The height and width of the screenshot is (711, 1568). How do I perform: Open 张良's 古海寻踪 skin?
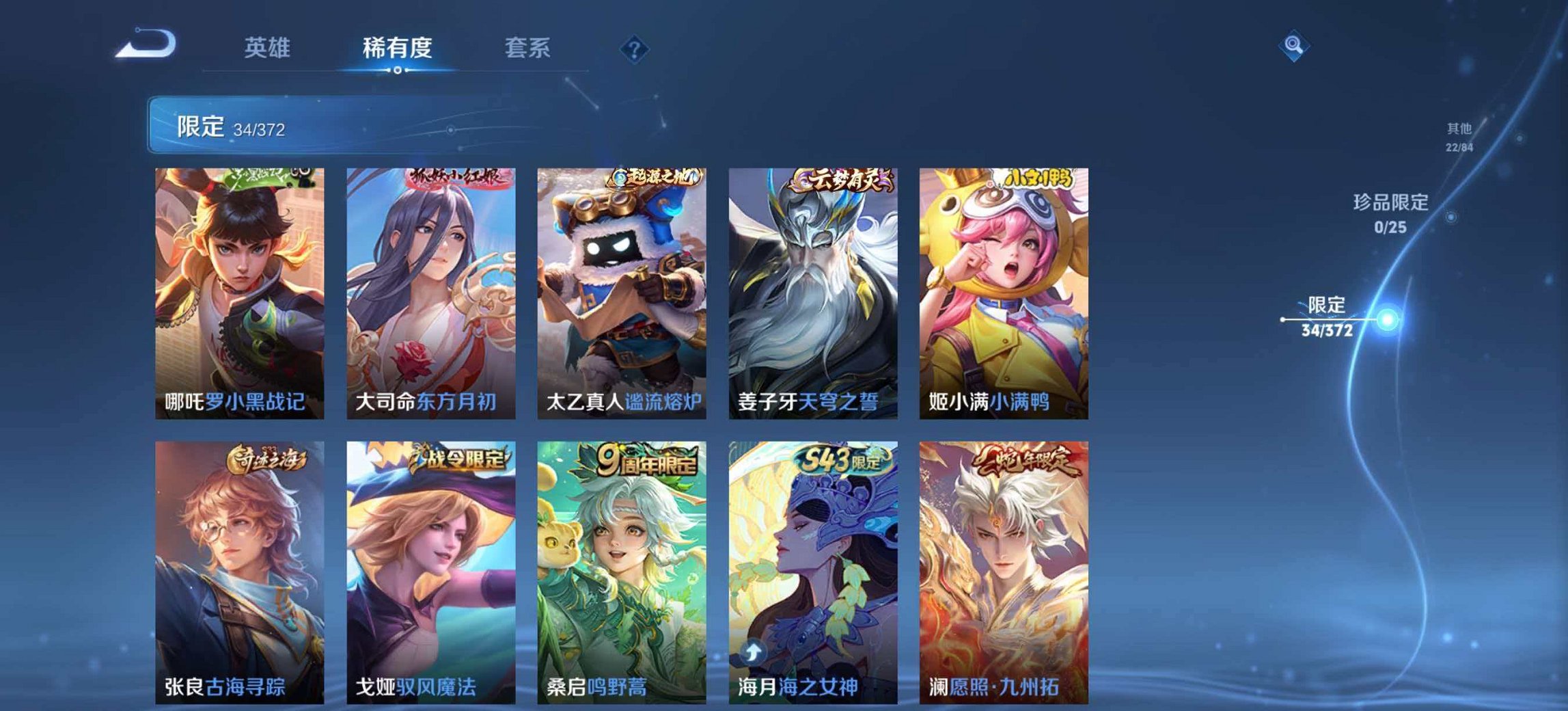click(239, 567)
